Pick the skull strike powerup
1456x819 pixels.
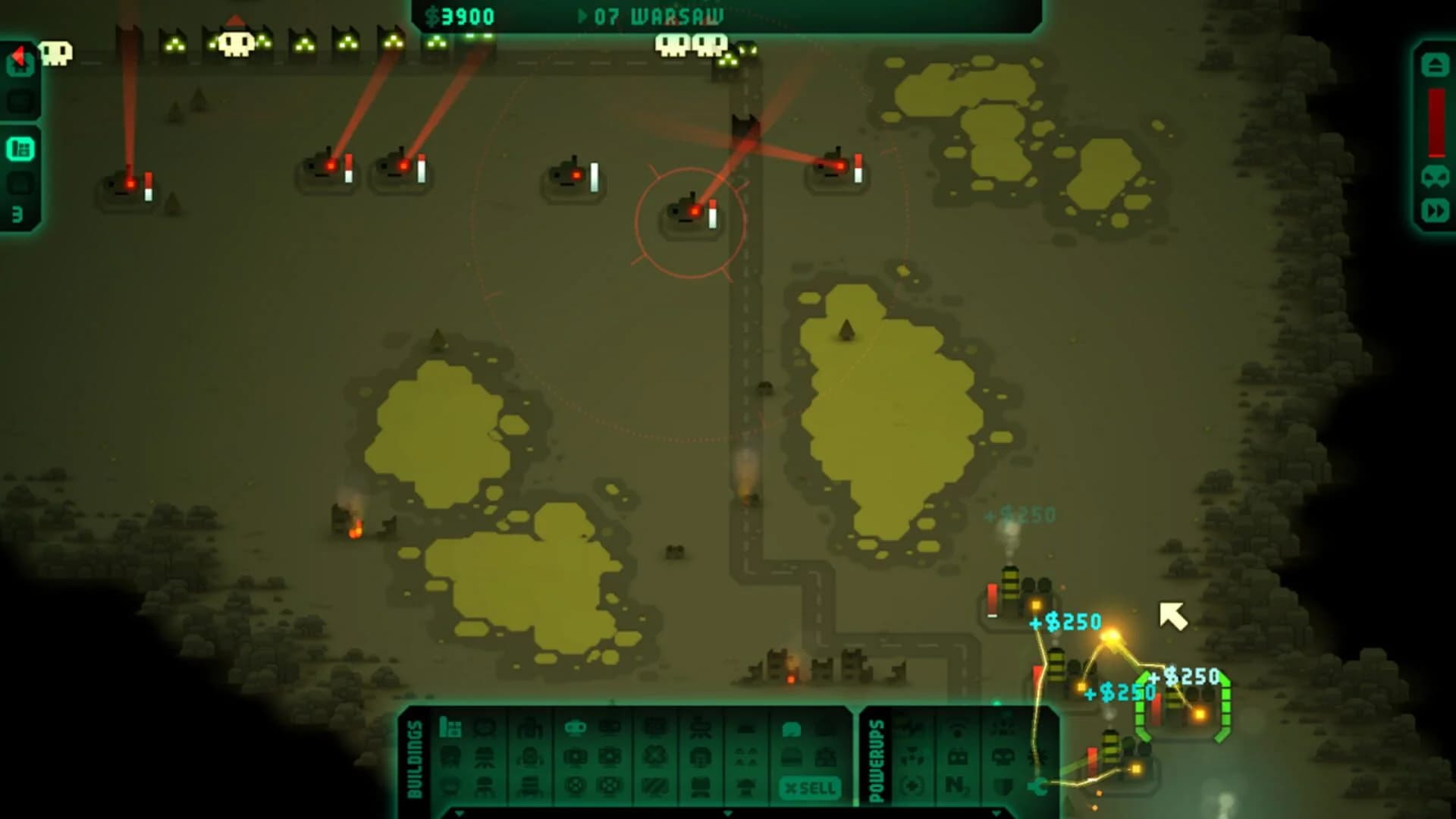(x=1003, y=757)
